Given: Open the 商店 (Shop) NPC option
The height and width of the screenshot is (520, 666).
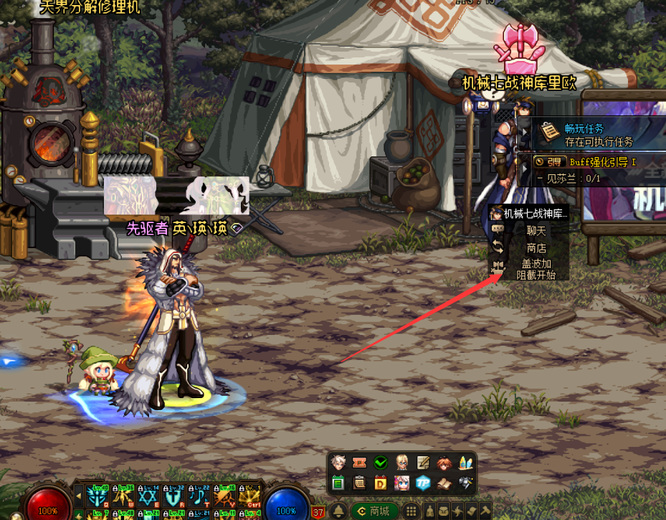Looking at the screenshot, I should tap(536, 248).
